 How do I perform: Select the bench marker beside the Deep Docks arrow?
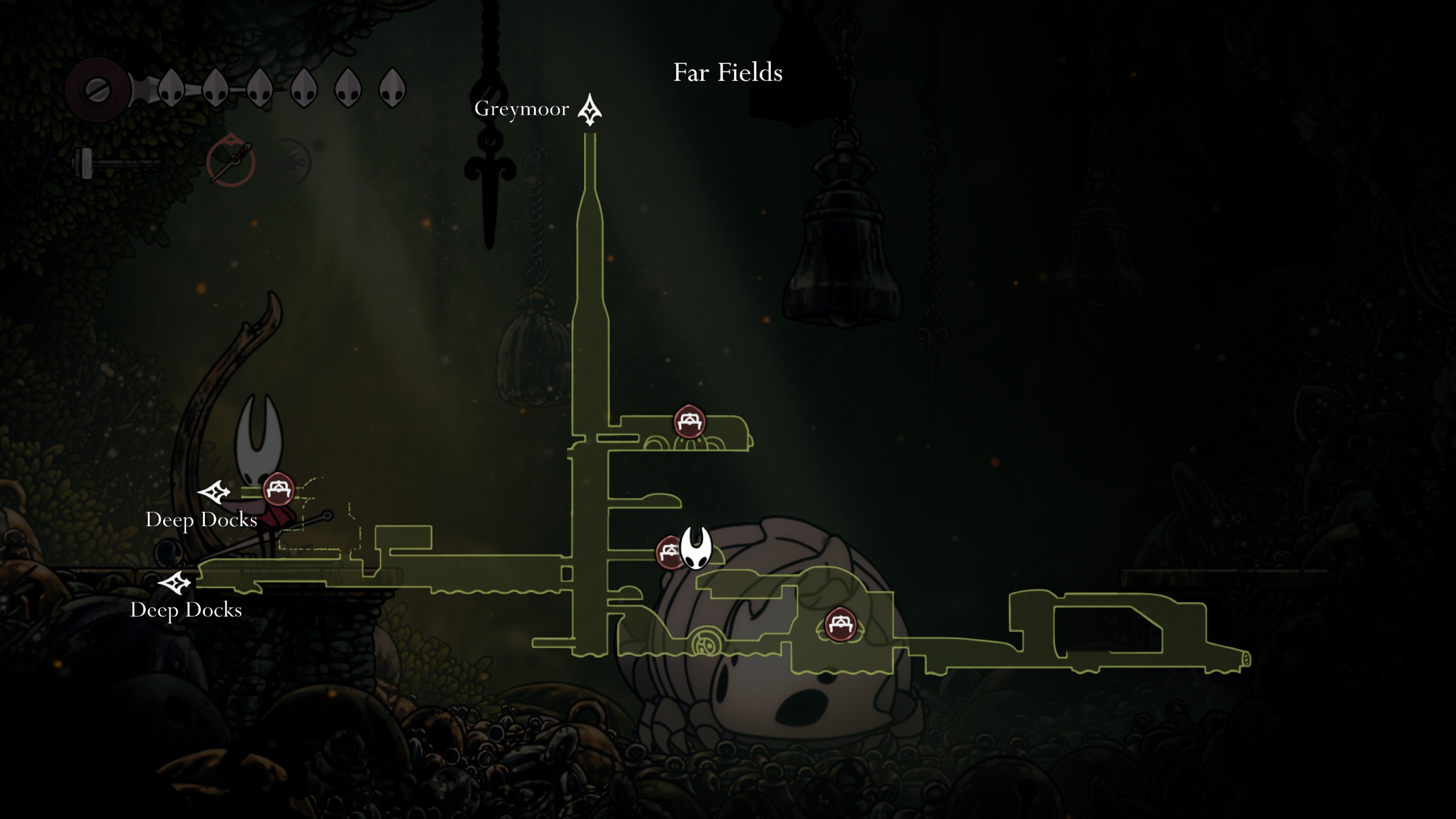[x=278, y=489]
